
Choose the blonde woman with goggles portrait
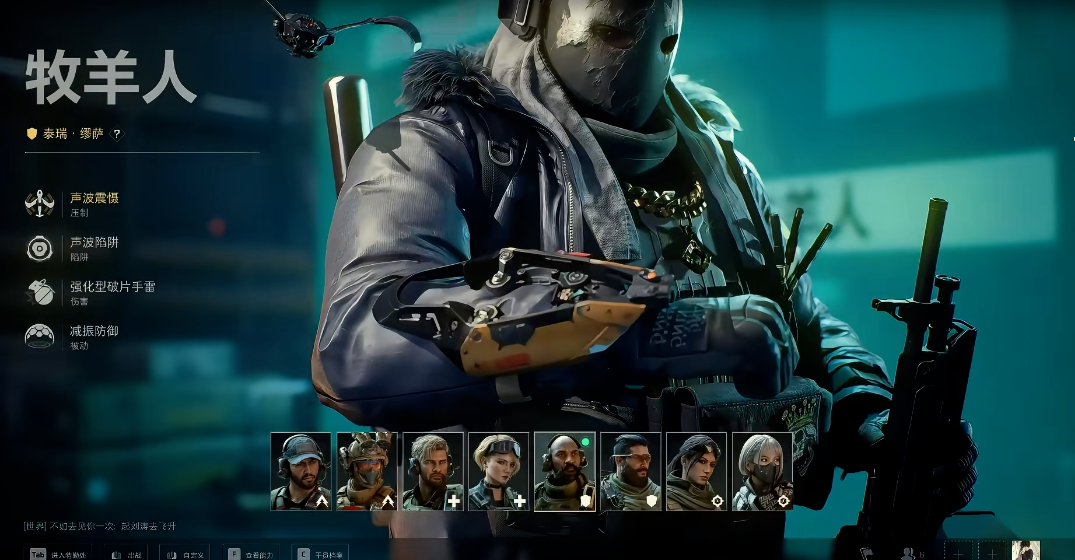click(x=499, y=471)
